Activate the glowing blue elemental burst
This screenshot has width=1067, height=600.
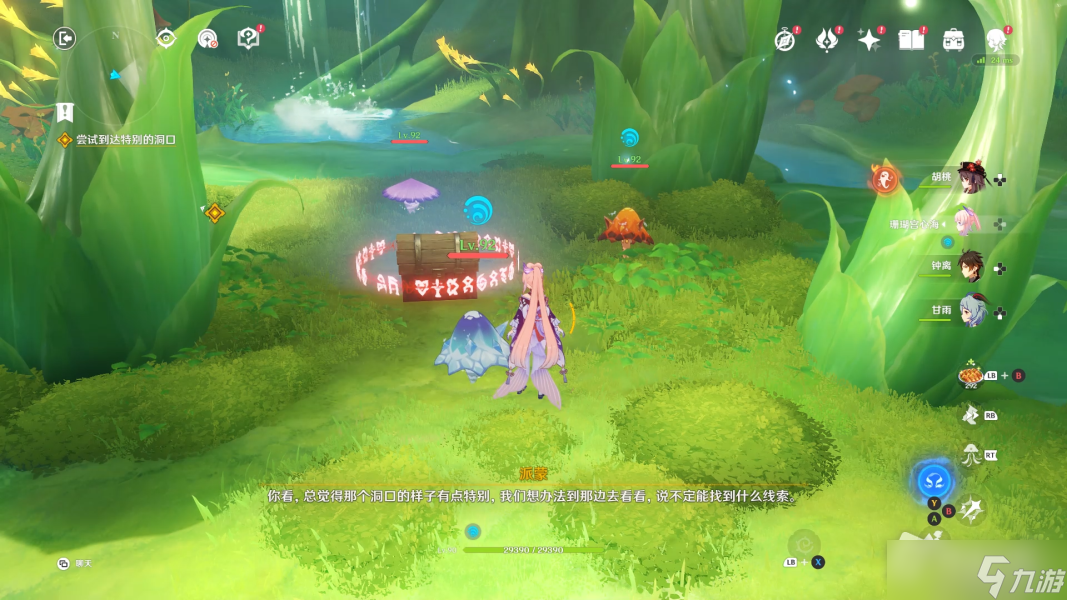(934, 481)
